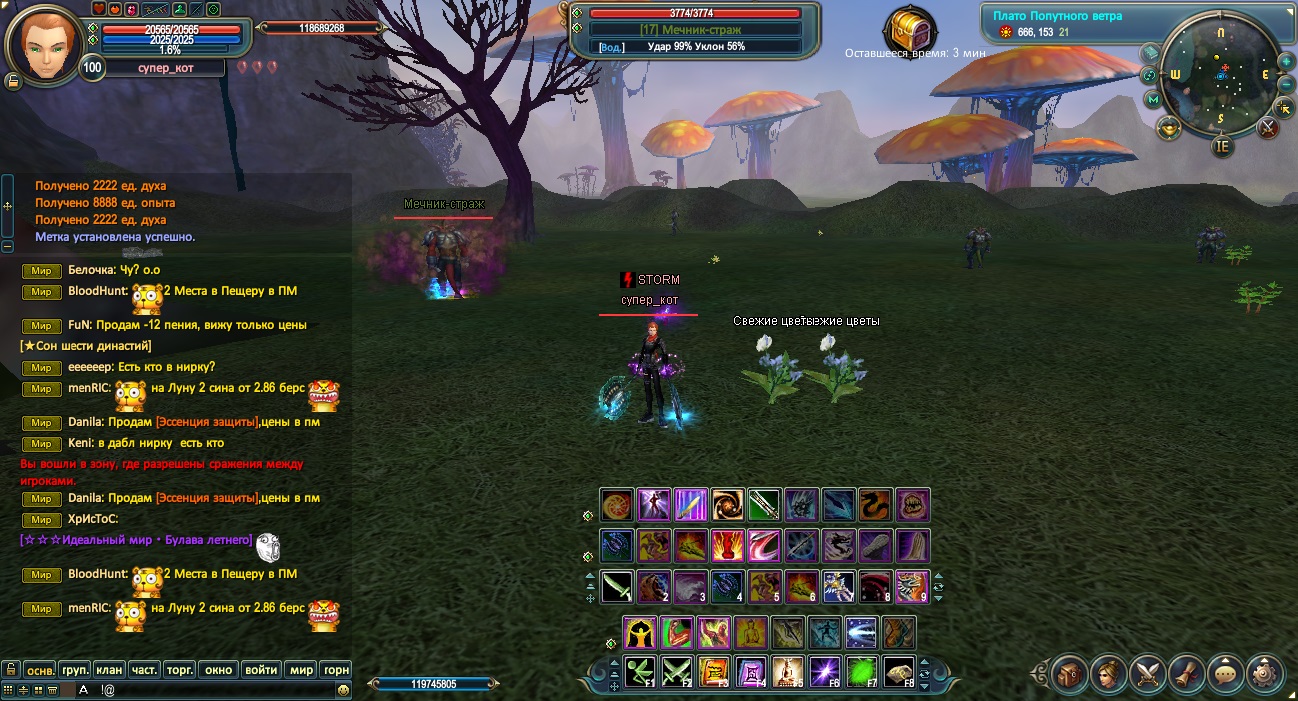This screenshot has width=1298, height=701.
Task: Zoom in the minimap with plus button
Action: 1286,61
